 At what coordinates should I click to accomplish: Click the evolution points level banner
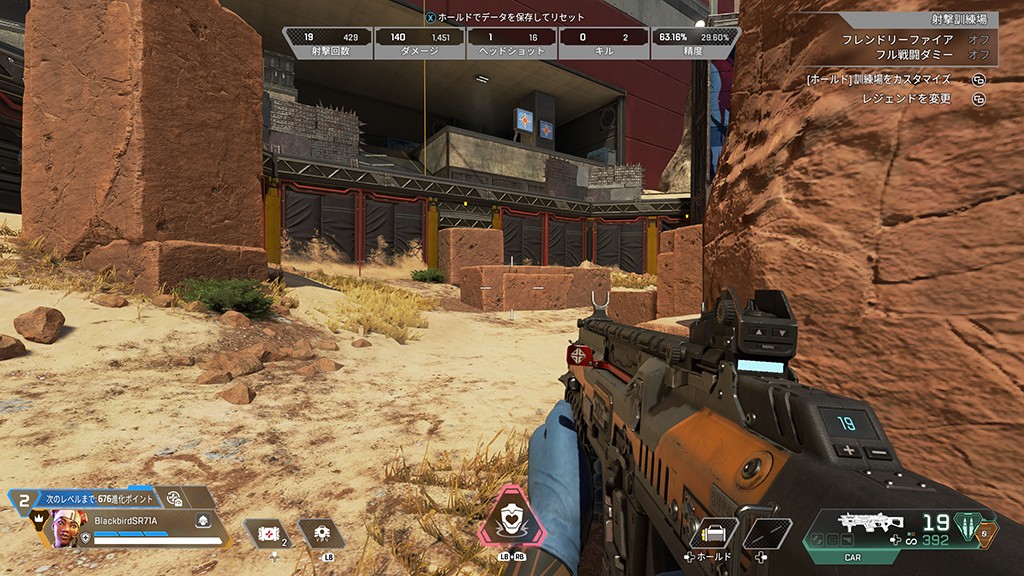click(110, 497)
